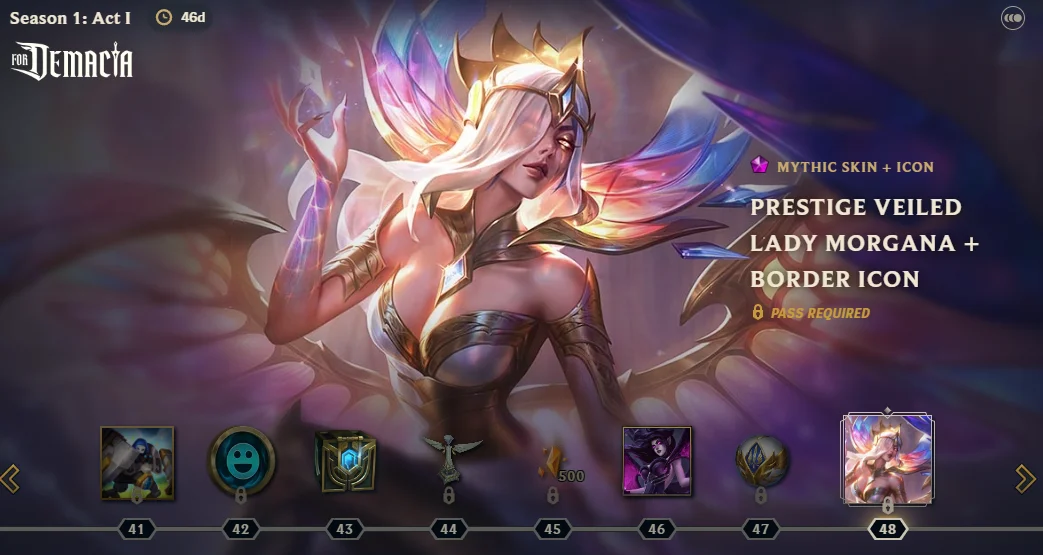Show previous rewards with the left arrow
The image size is (1043, 555).
[x=11, y=479]
